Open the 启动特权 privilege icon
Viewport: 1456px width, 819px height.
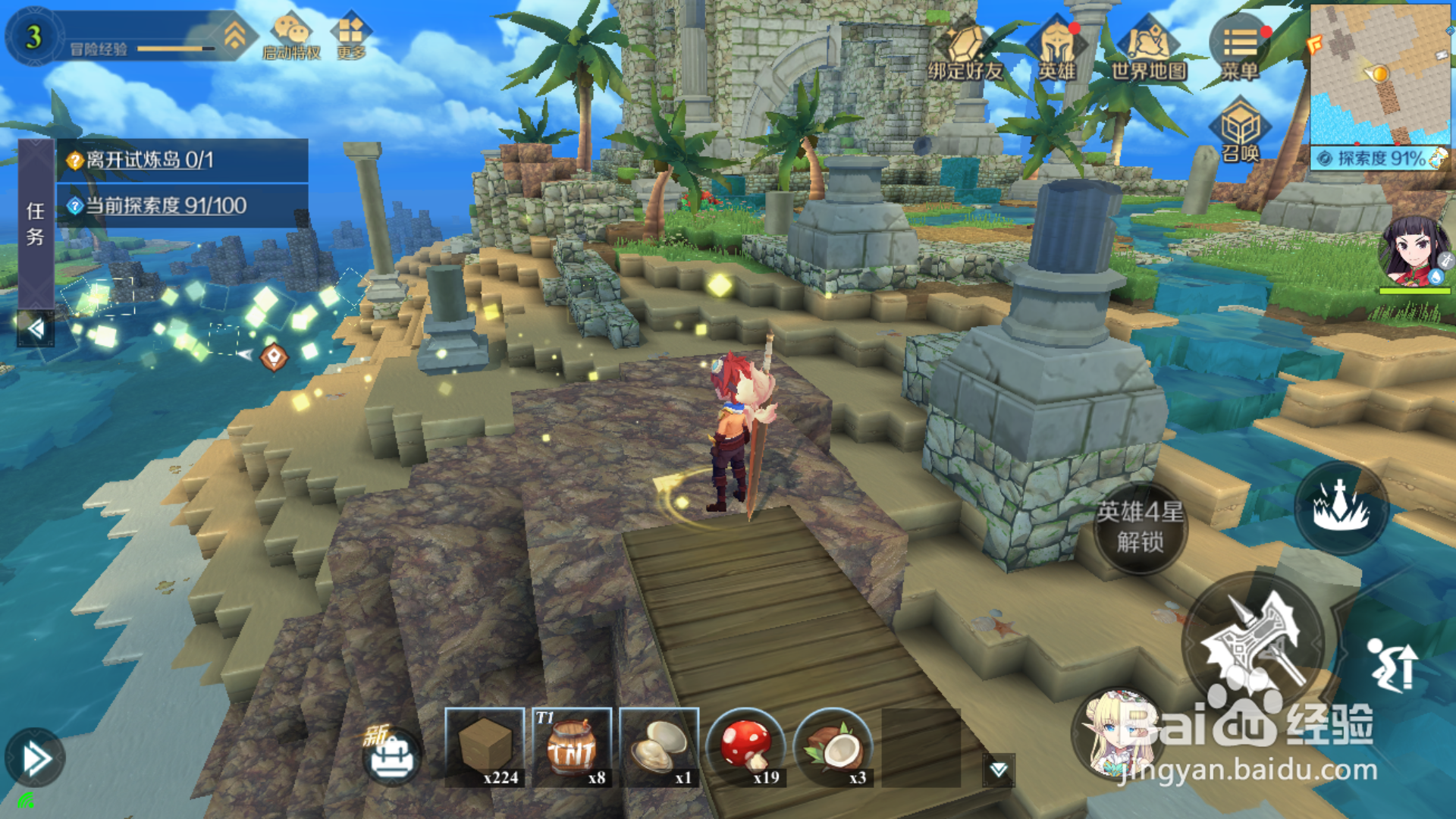point(292,36)
